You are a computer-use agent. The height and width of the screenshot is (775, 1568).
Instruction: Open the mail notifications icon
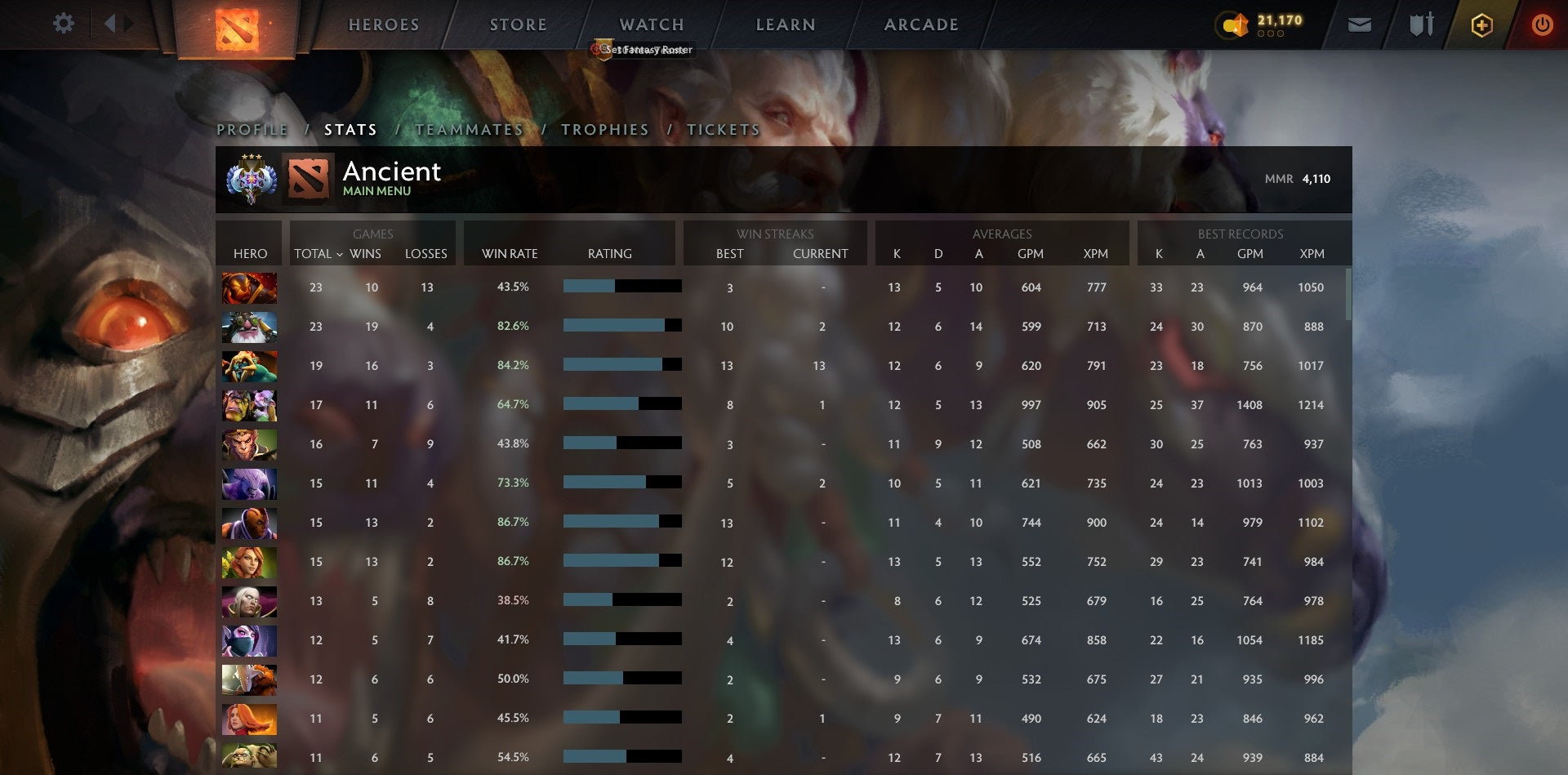click(1359, 24)
